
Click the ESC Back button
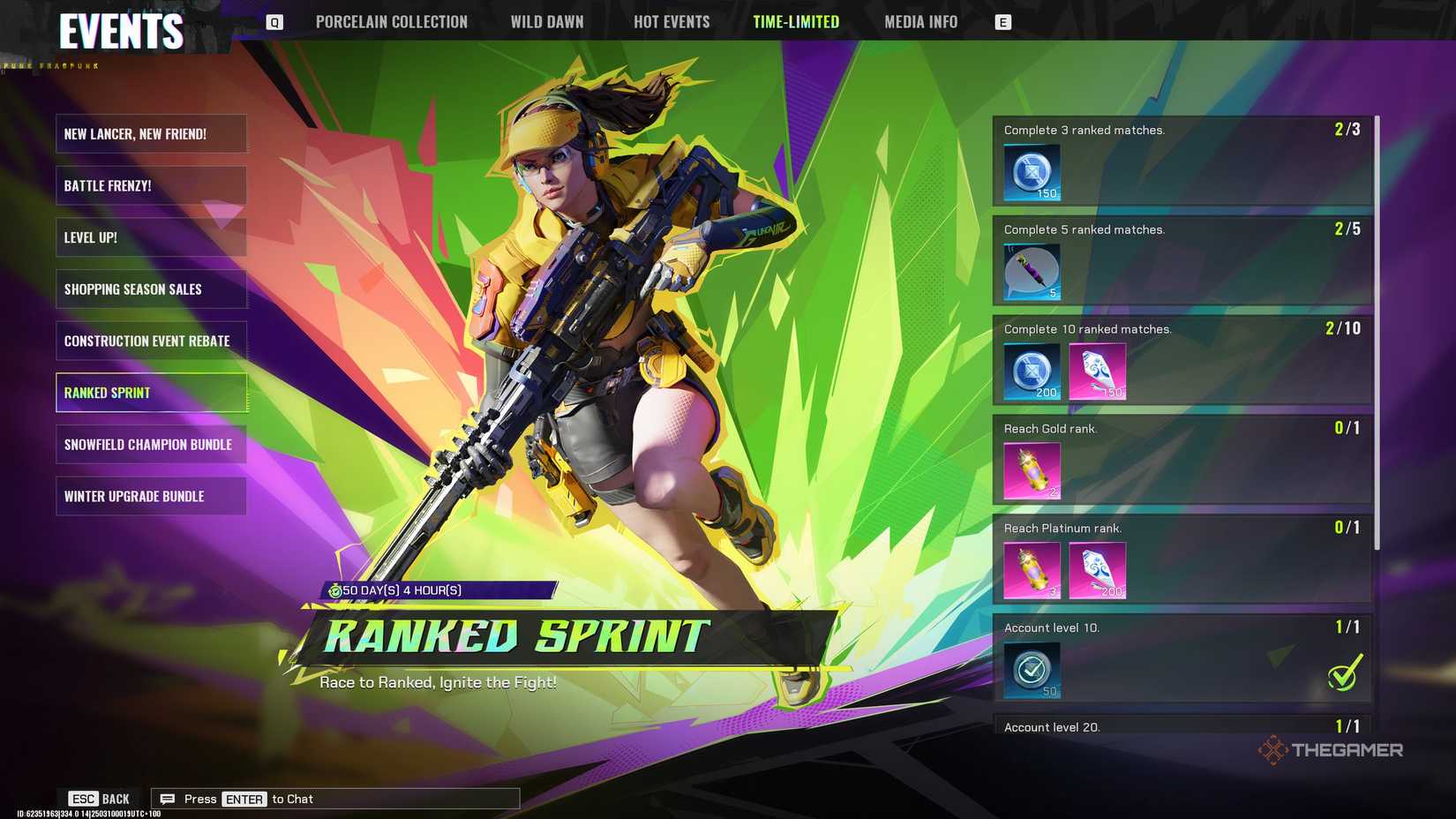(x=101, y=798)
